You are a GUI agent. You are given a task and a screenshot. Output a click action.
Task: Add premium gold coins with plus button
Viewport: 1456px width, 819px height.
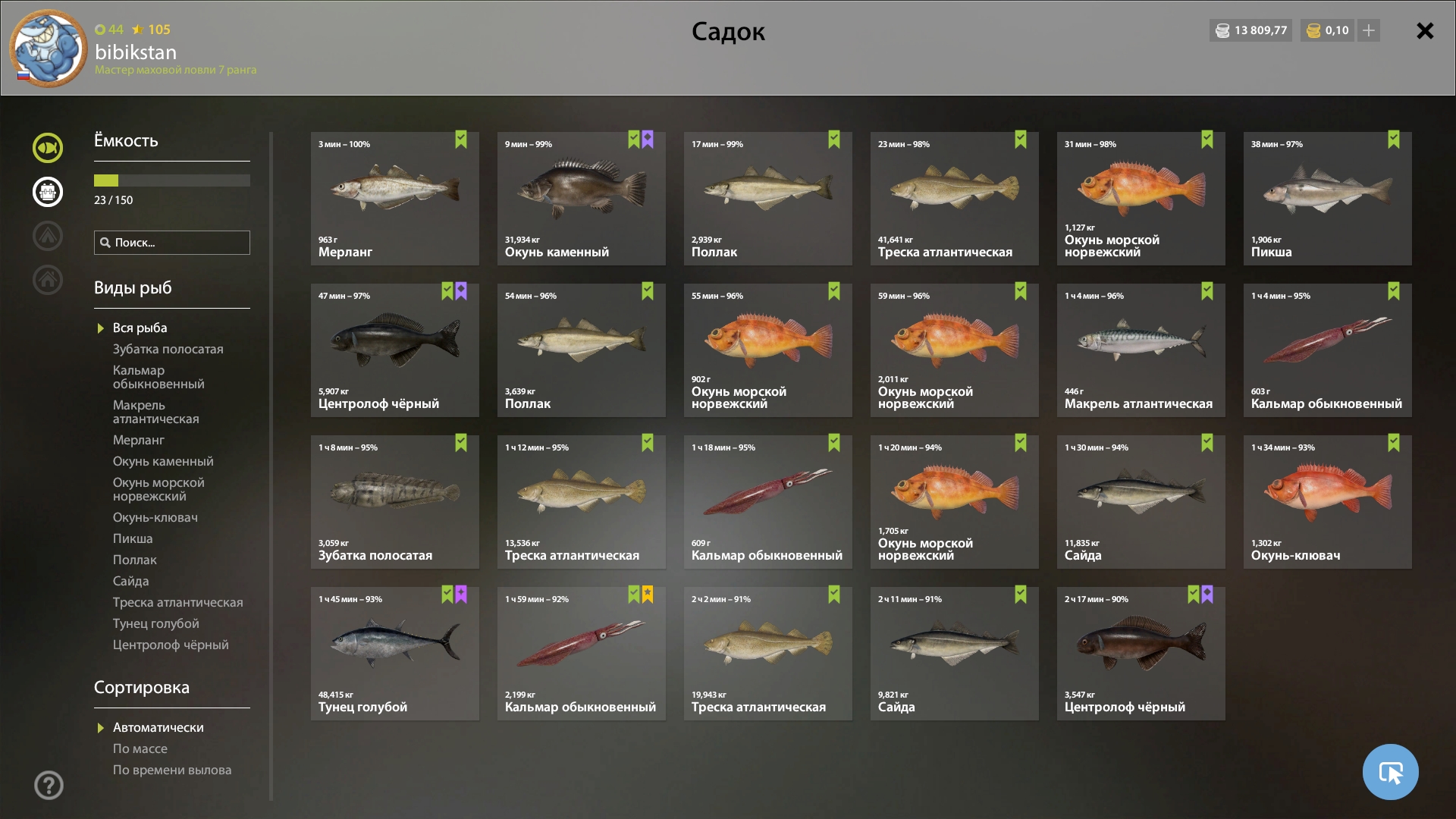coord(1369,30)
